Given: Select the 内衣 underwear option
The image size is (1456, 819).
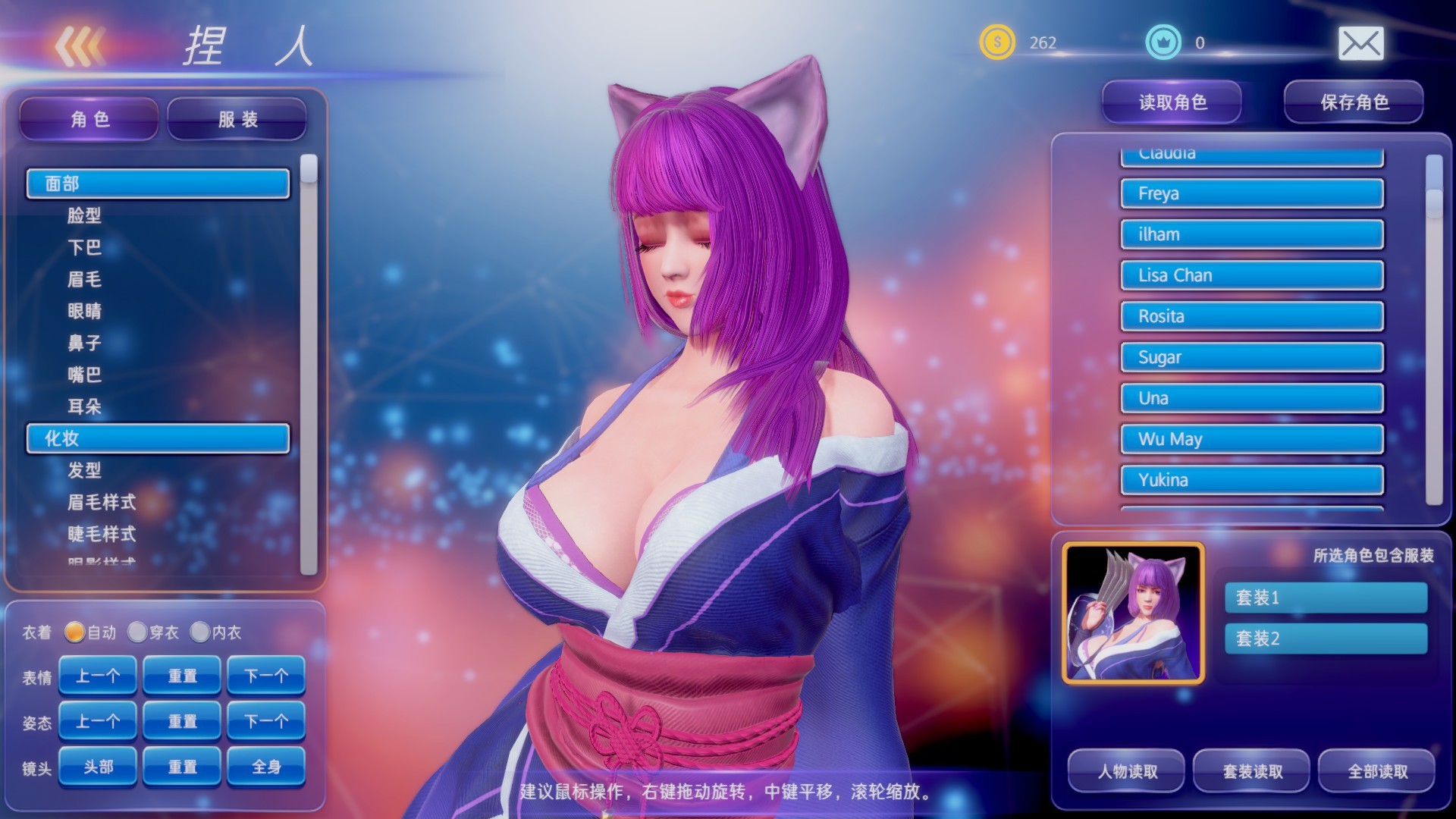Looking at the screenshot, I should [201, 632].
